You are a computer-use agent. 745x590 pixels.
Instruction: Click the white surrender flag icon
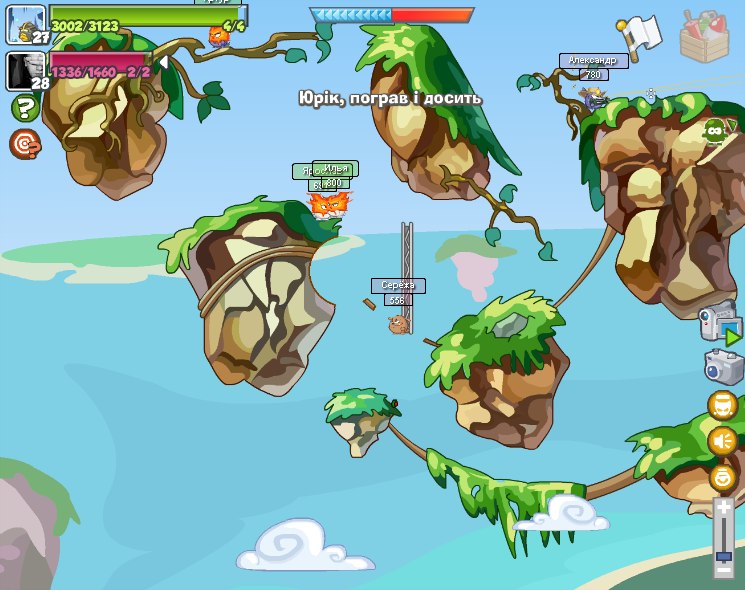(641, 36)
